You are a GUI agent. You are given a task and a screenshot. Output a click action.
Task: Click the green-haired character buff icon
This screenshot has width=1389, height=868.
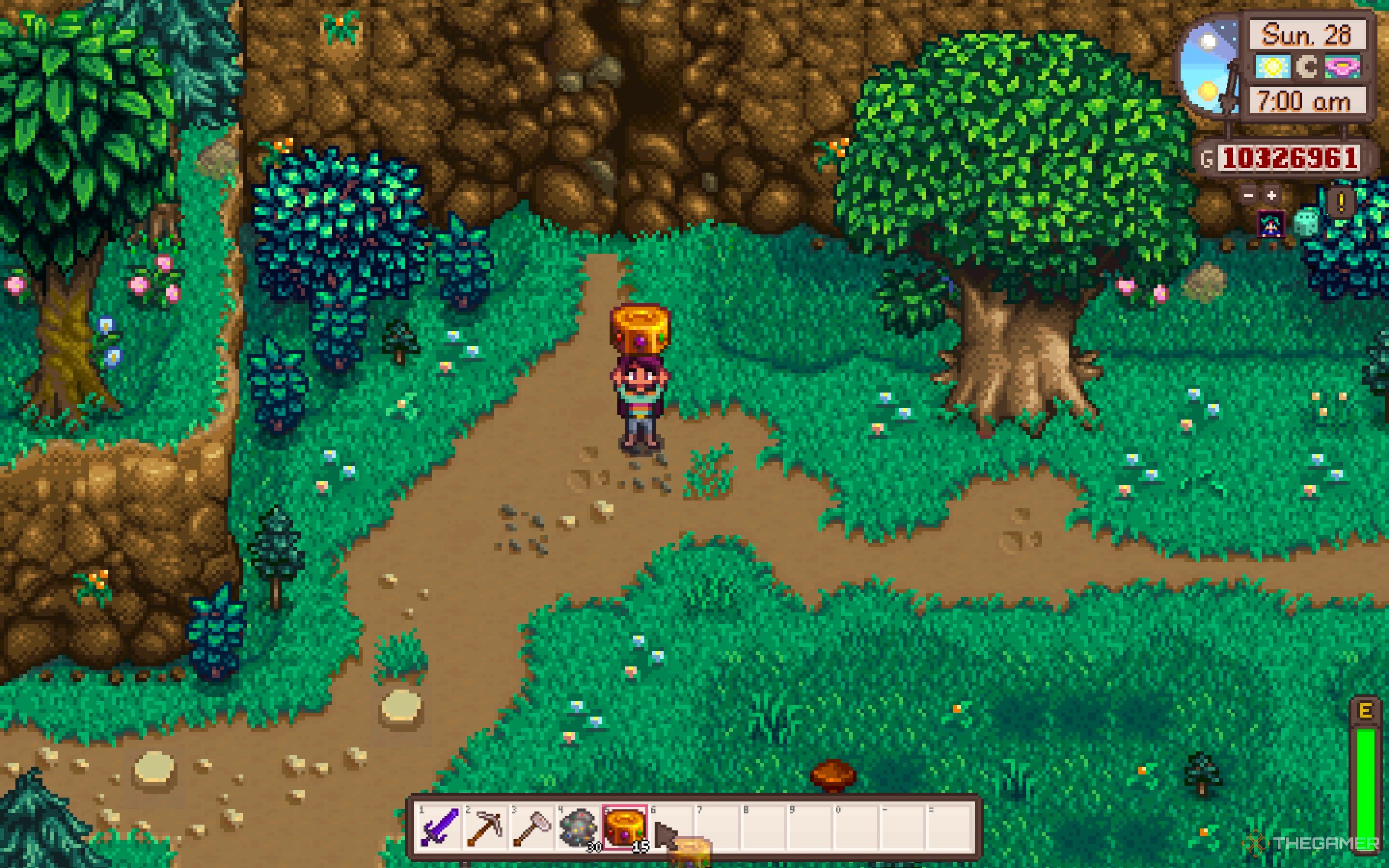click(1269, 224)
